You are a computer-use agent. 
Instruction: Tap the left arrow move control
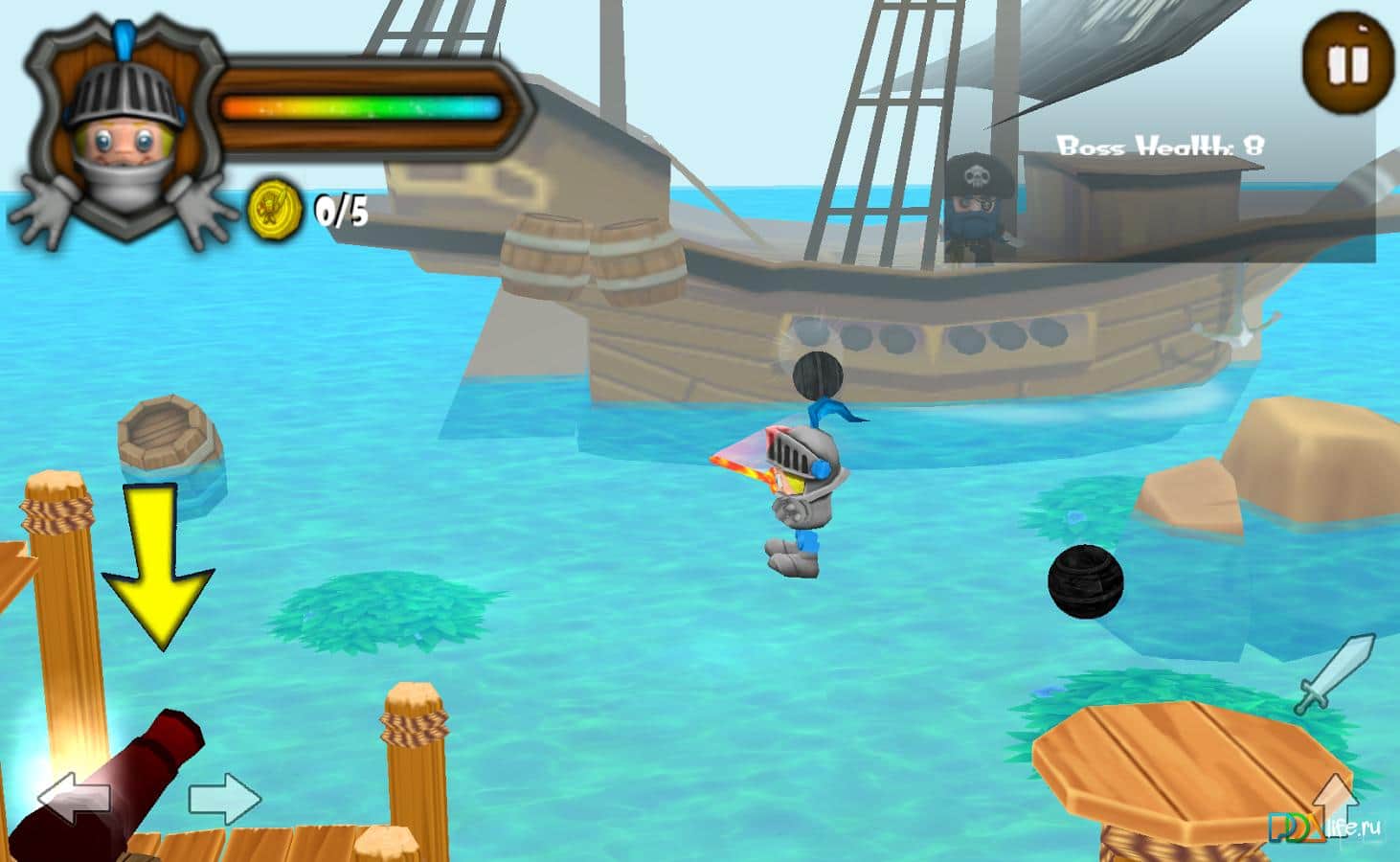[x=74, y=798]
